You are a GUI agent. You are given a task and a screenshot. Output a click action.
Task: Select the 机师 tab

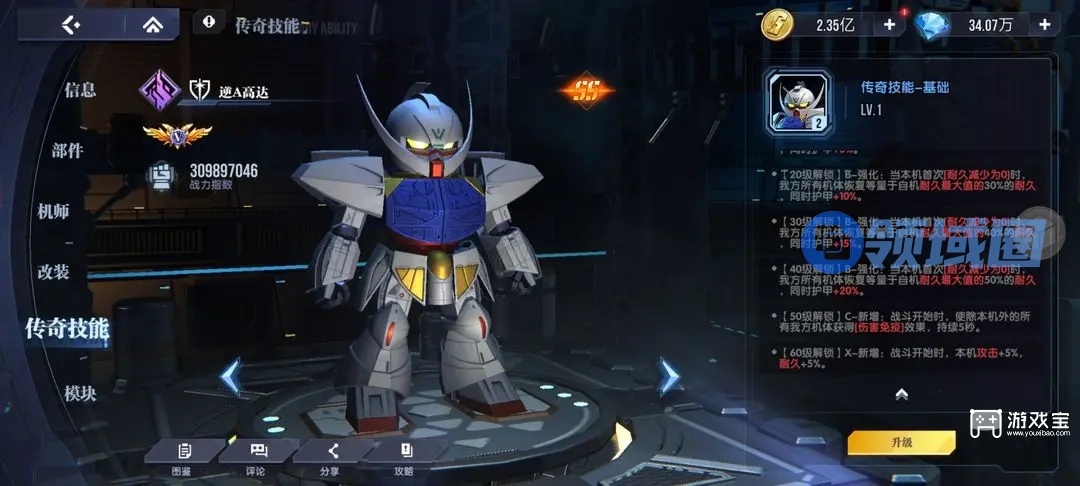pyautogui.click(x=53, y=211)
